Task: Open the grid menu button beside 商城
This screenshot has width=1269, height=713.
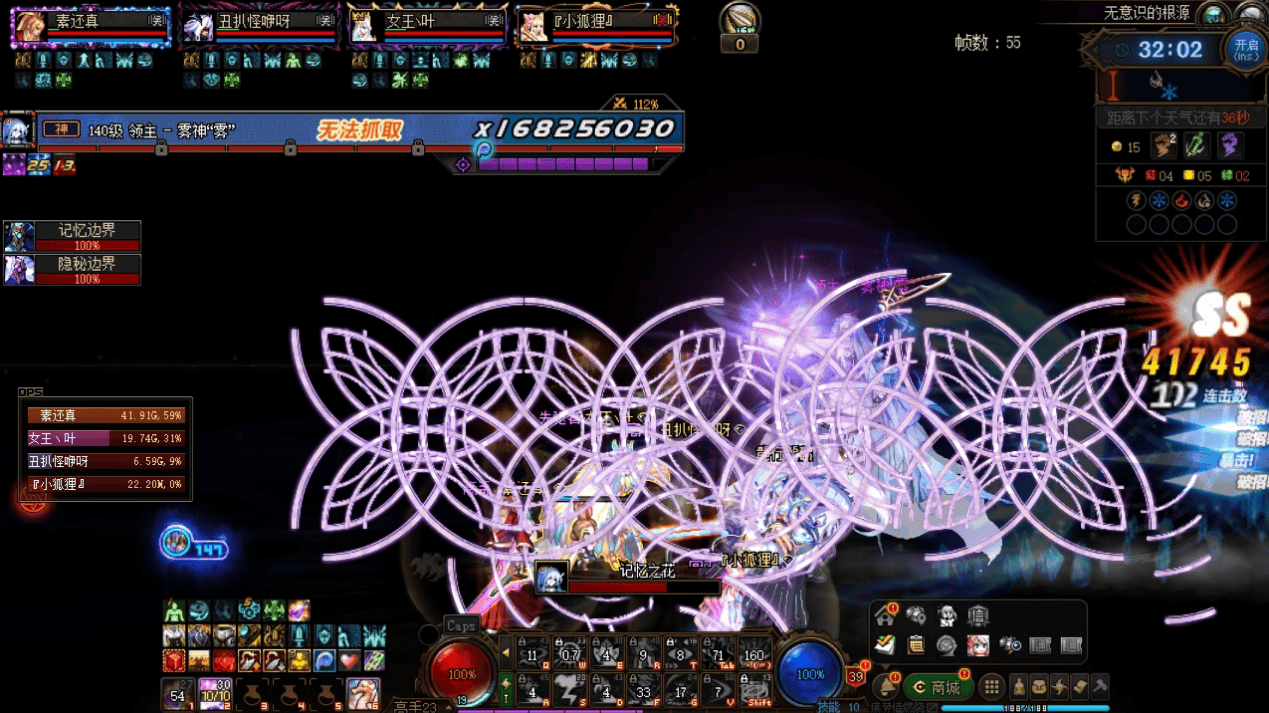Action: (991, 688)
